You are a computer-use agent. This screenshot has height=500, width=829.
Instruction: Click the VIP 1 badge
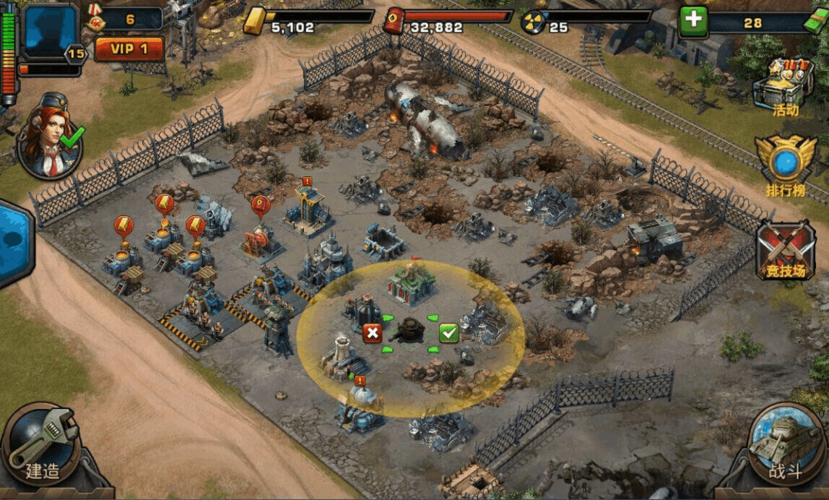(129, 48)
